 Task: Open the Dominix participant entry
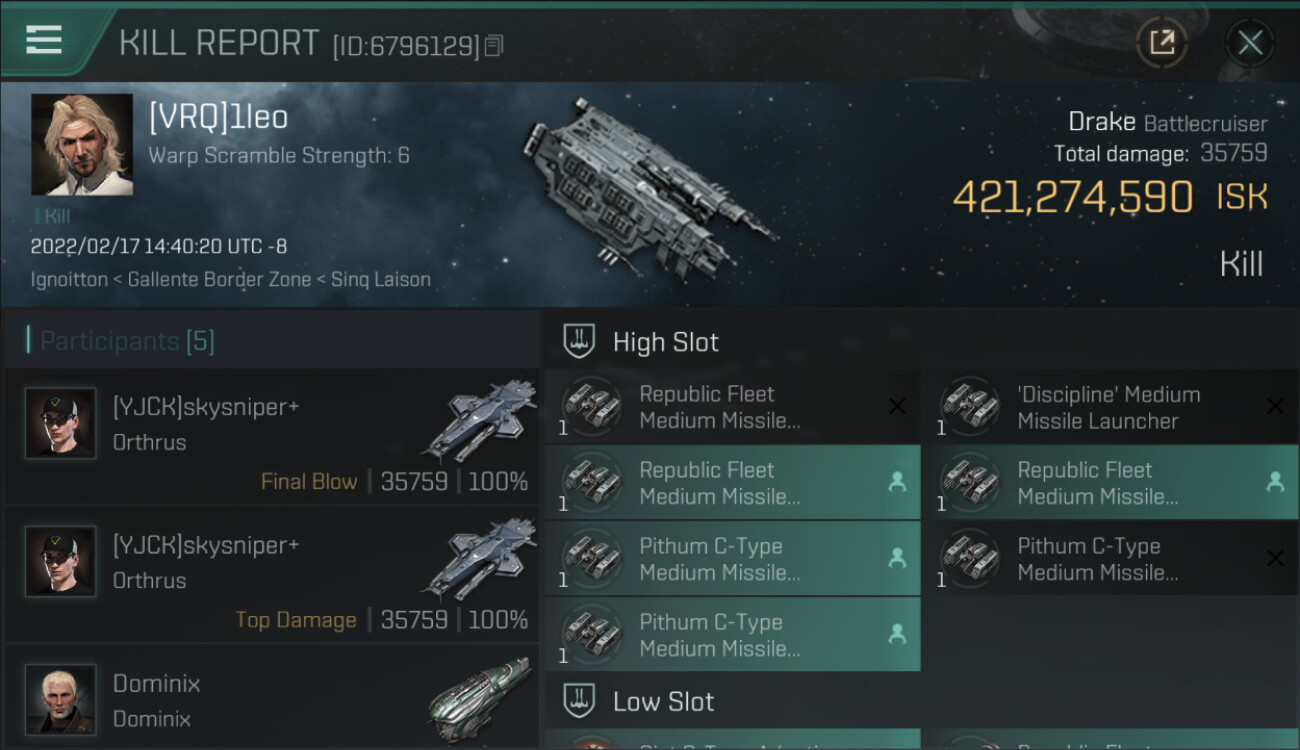tap(272, 700)
